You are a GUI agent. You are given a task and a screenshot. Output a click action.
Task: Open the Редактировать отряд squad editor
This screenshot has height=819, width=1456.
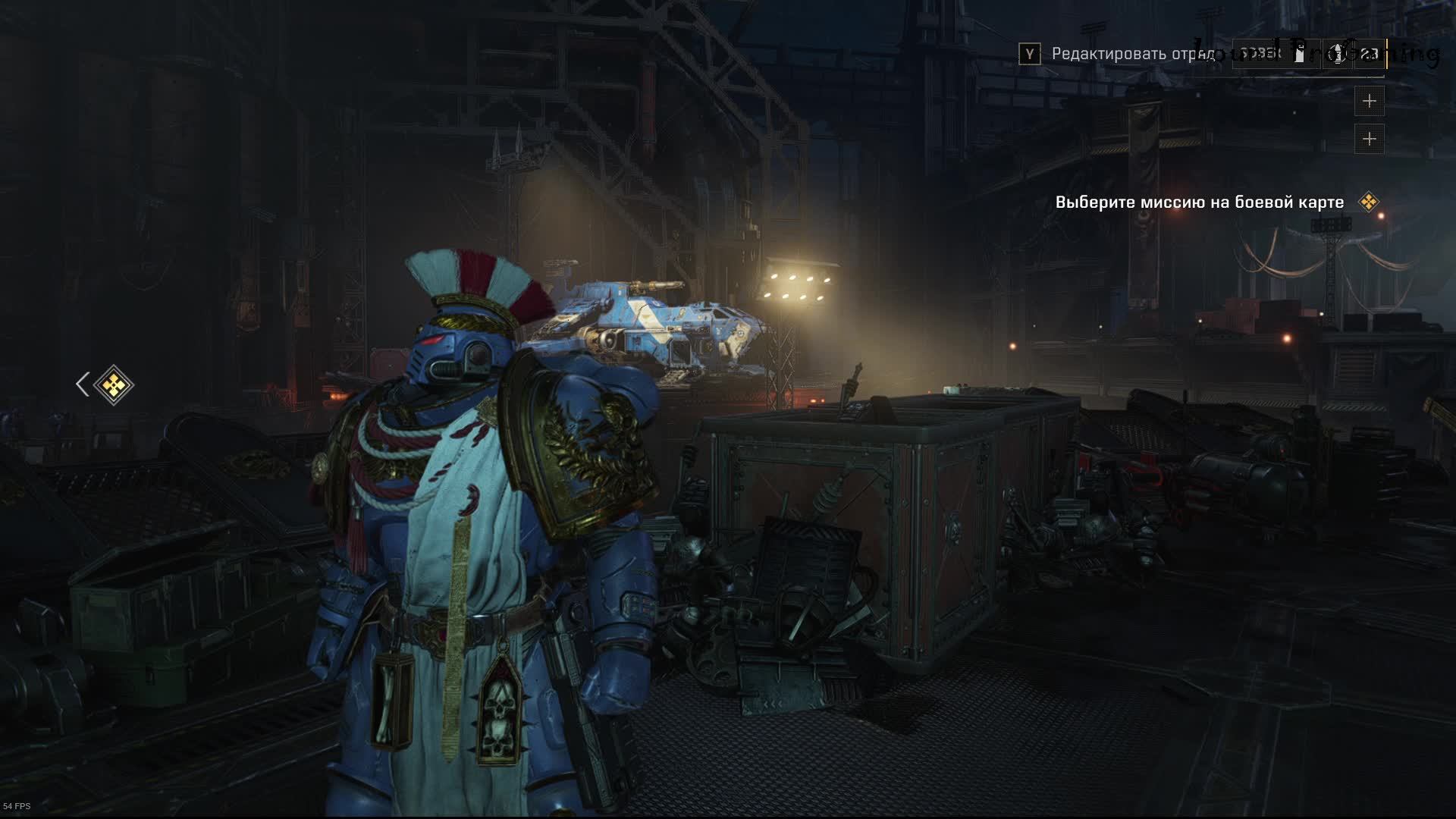pyautogui.click(x=1133, y=54)
